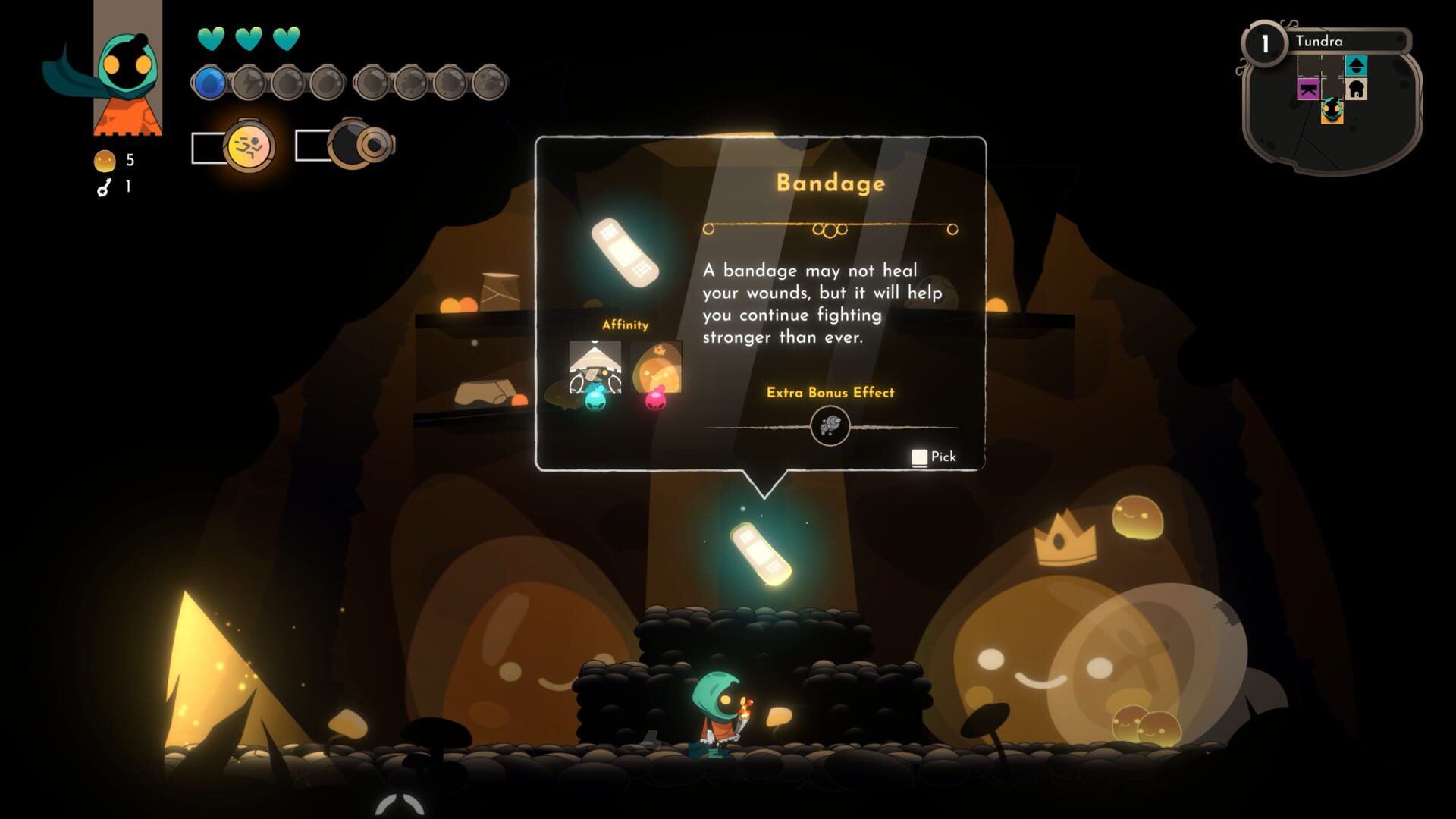Click the purple room marker on minimap
This screenshot has height=819, width=1456.
[1308, 90]
